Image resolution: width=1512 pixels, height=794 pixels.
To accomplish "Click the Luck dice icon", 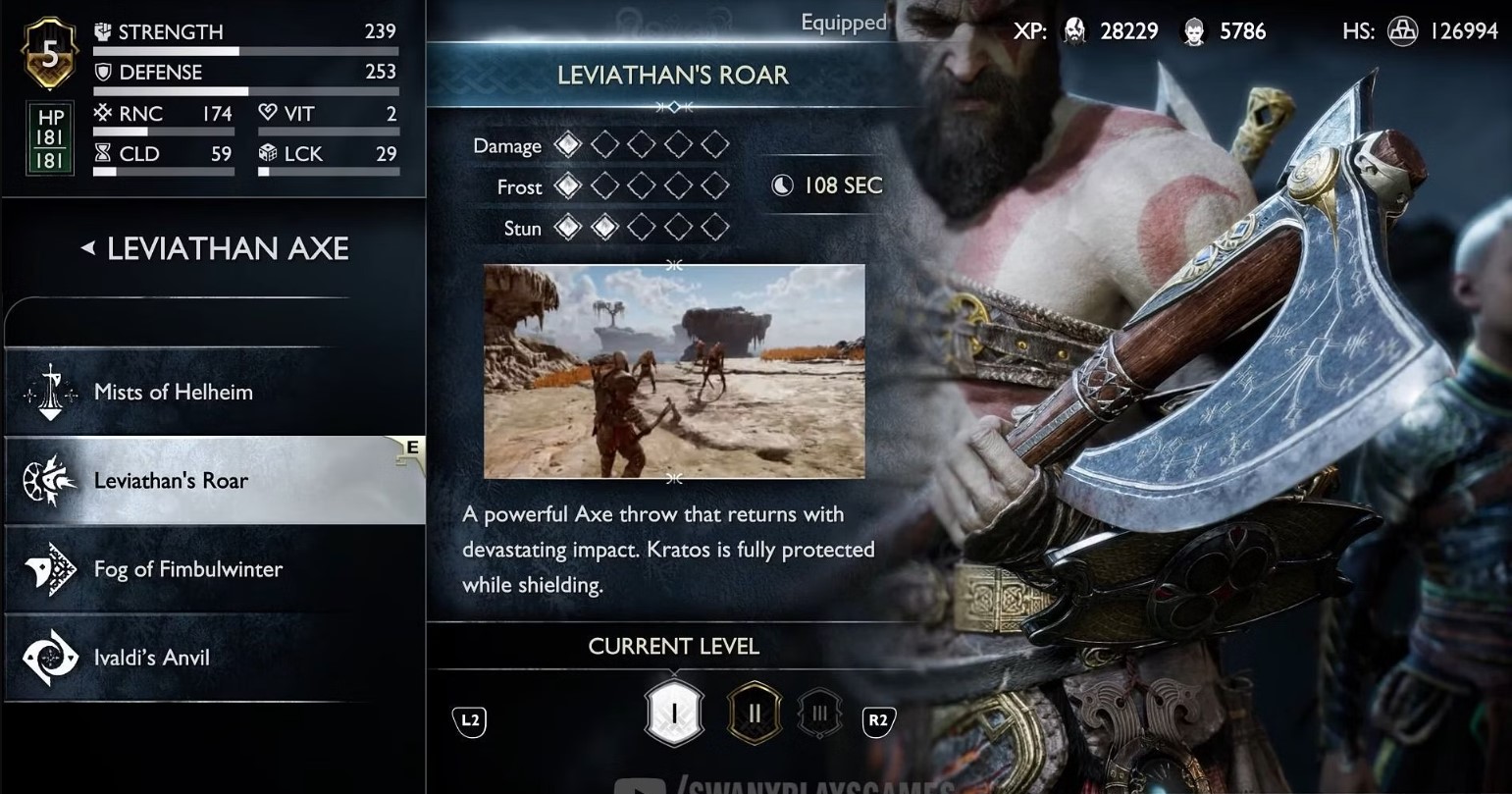I will click(267, 153).
